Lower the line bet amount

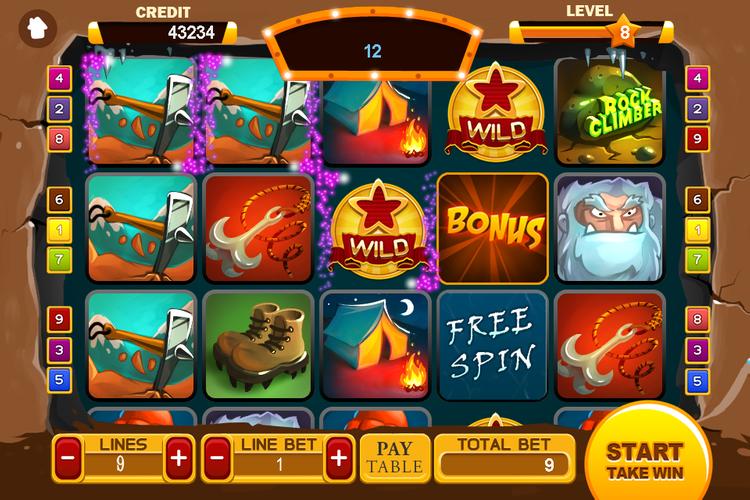(218, 459)
